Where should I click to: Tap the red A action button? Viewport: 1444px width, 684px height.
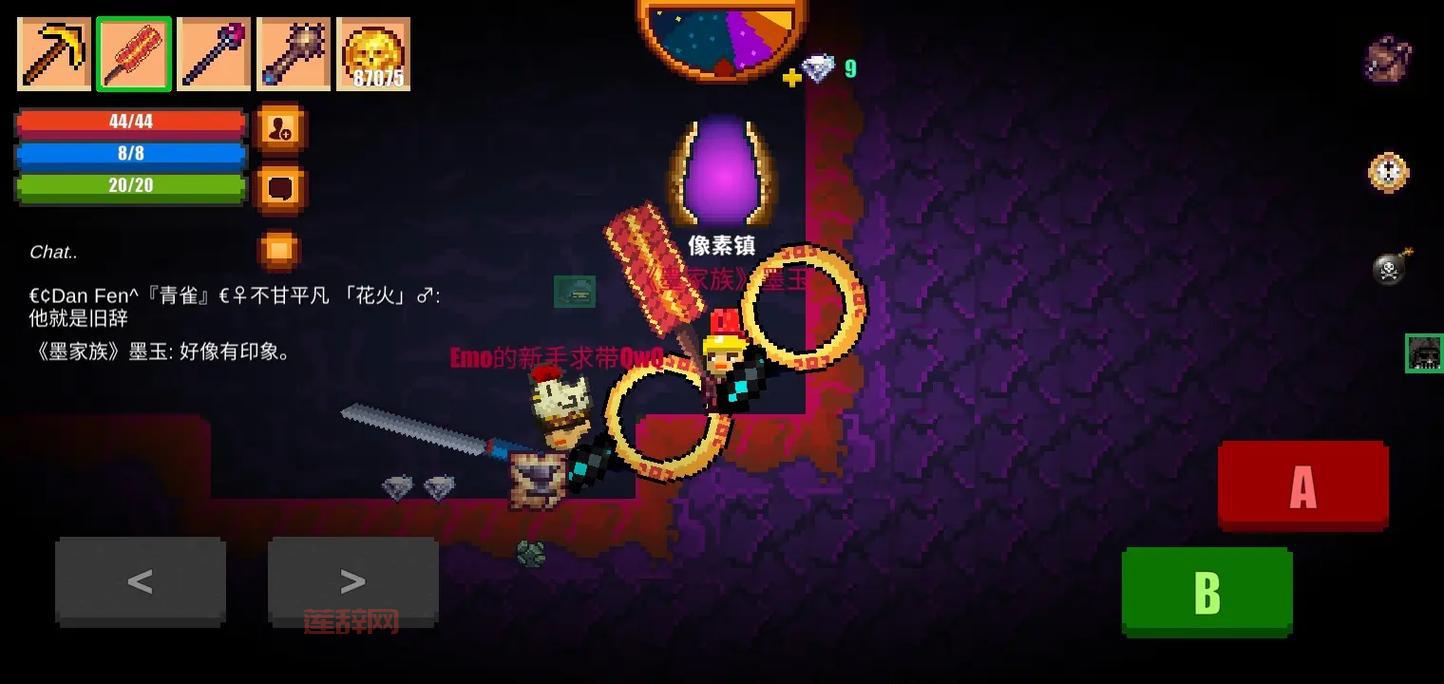1303,486
